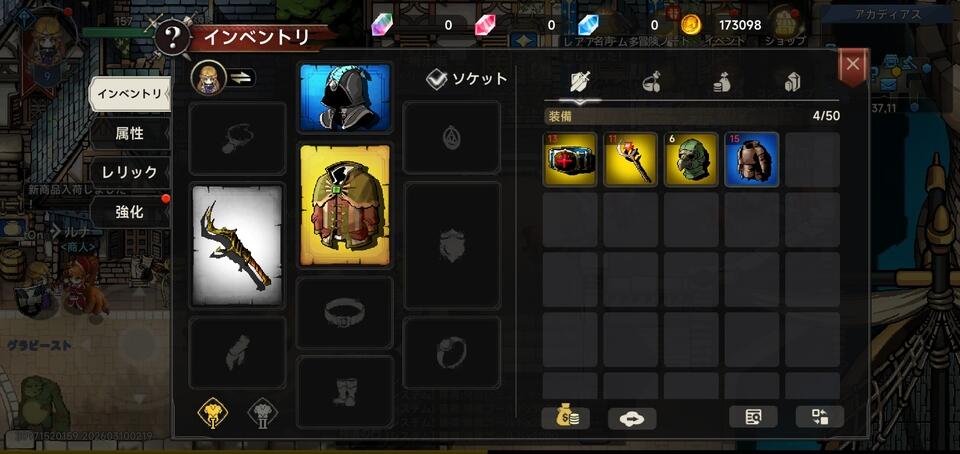This screenshot has height=454, width=960.
Task: Select the brown chest armor item
Action: pos(751,160)
